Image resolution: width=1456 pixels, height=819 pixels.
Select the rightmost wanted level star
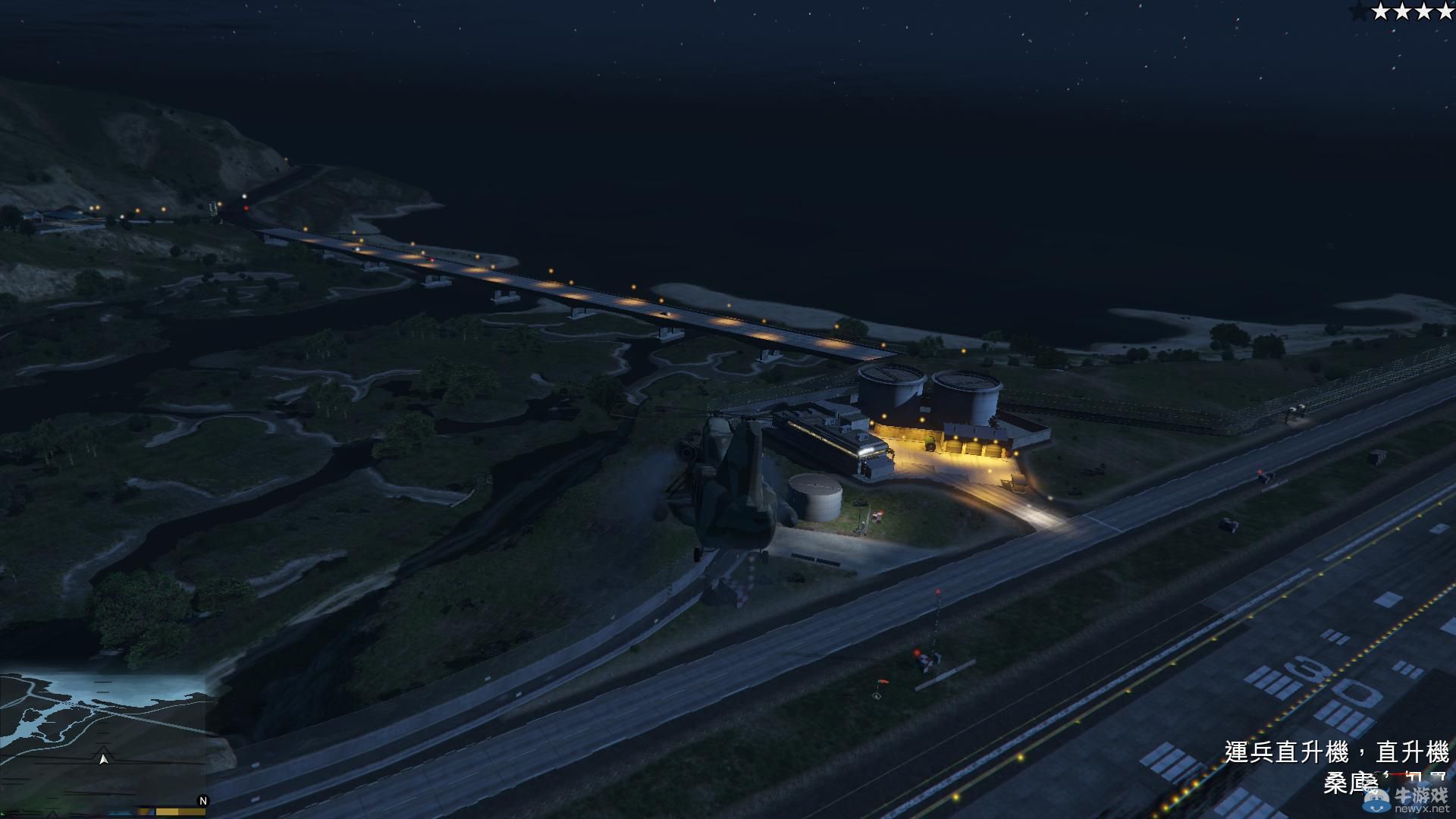click(x=1446, y=11)
